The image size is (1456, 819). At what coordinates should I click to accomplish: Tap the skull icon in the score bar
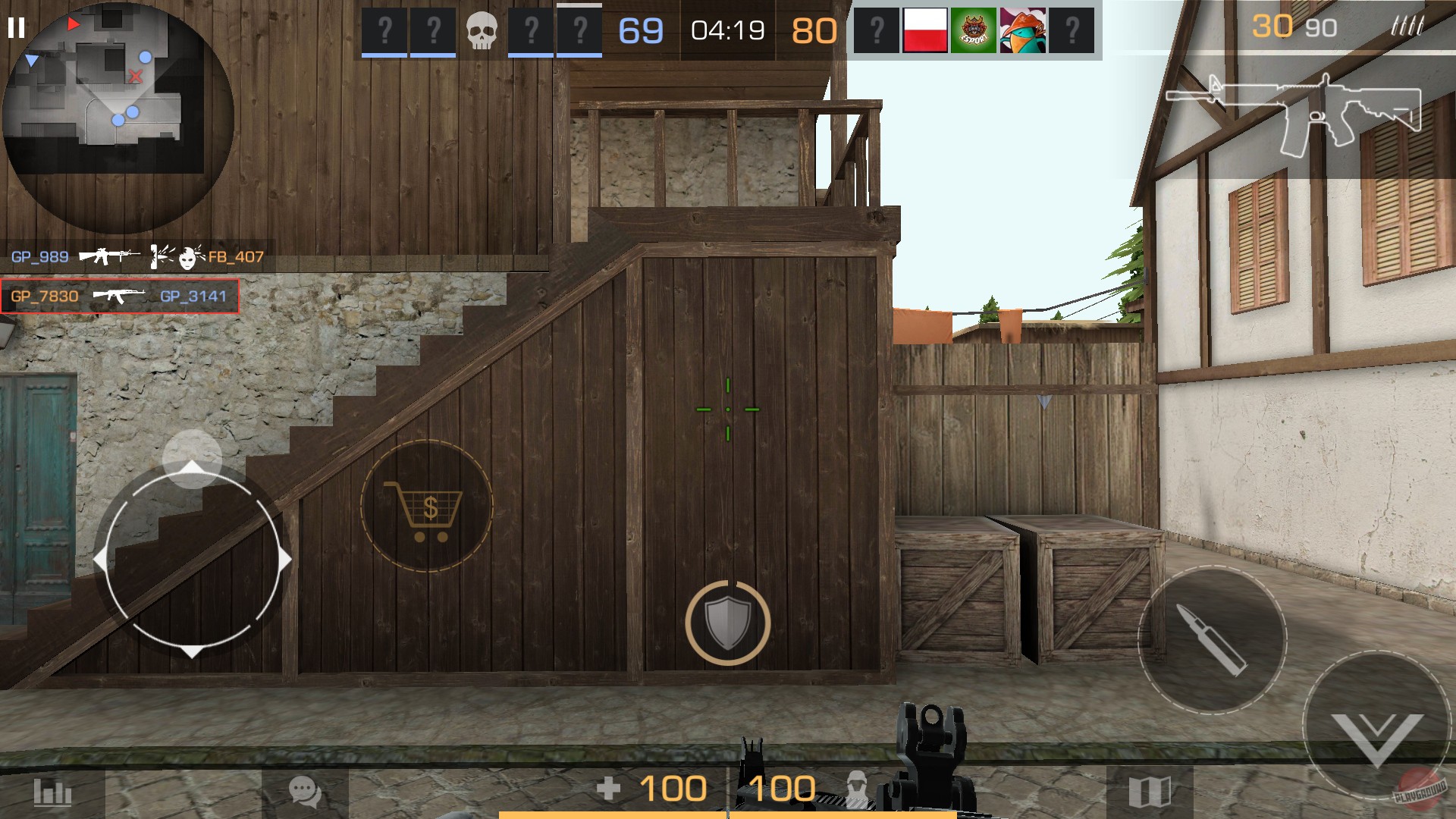pos(481,29)
